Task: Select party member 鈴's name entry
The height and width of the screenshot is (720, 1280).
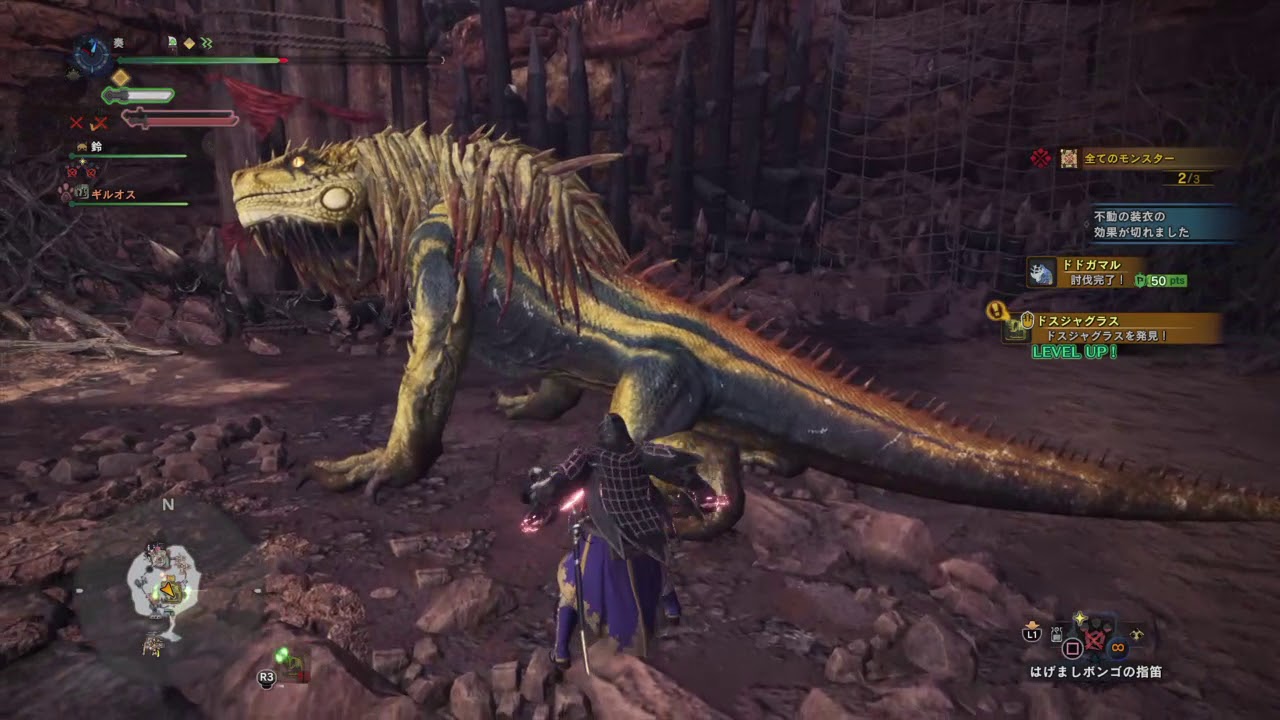Action: tap(96, 147)
